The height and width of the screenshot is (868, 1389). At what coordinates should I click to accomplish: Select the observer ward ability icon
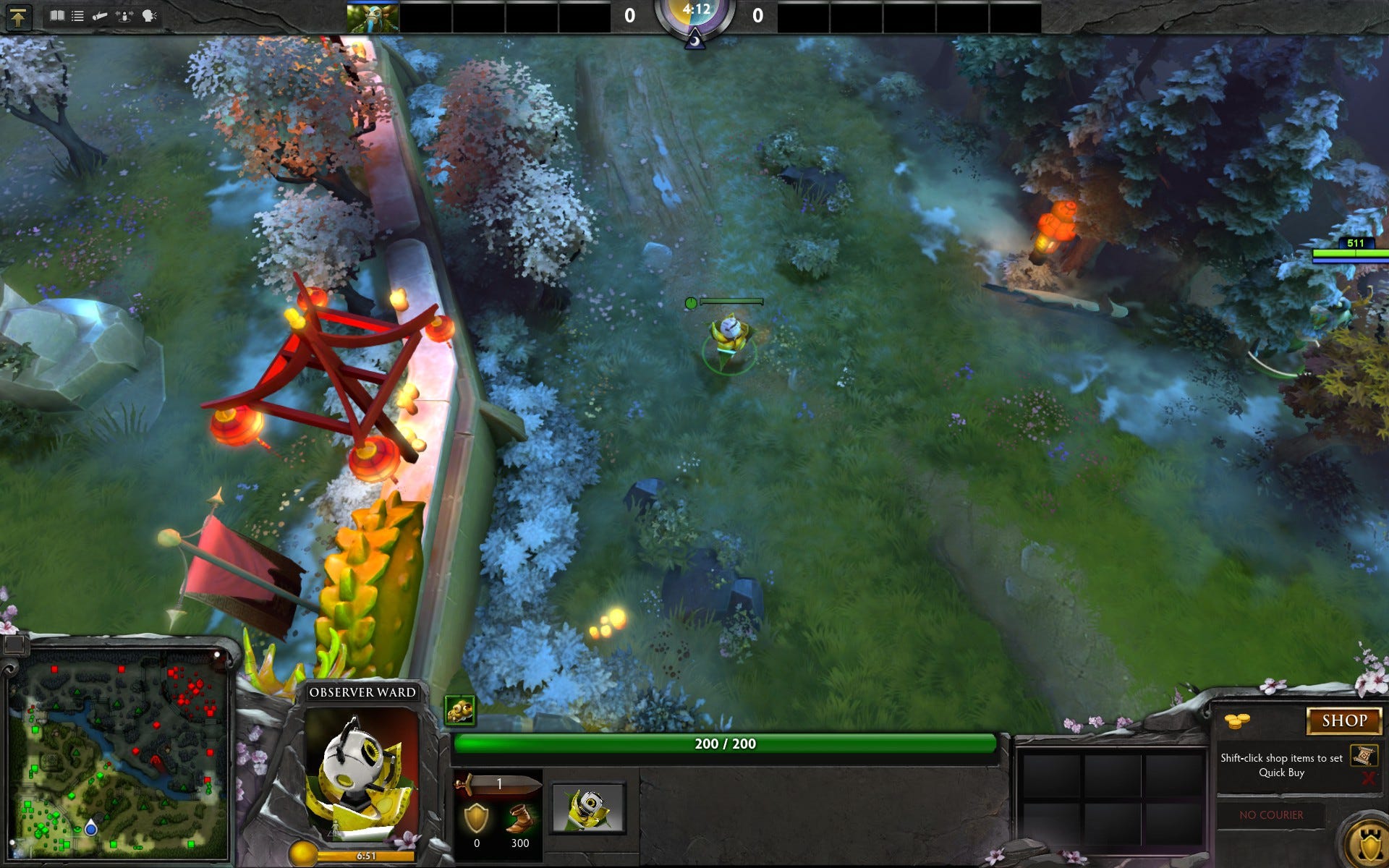(x=588, y=808)
